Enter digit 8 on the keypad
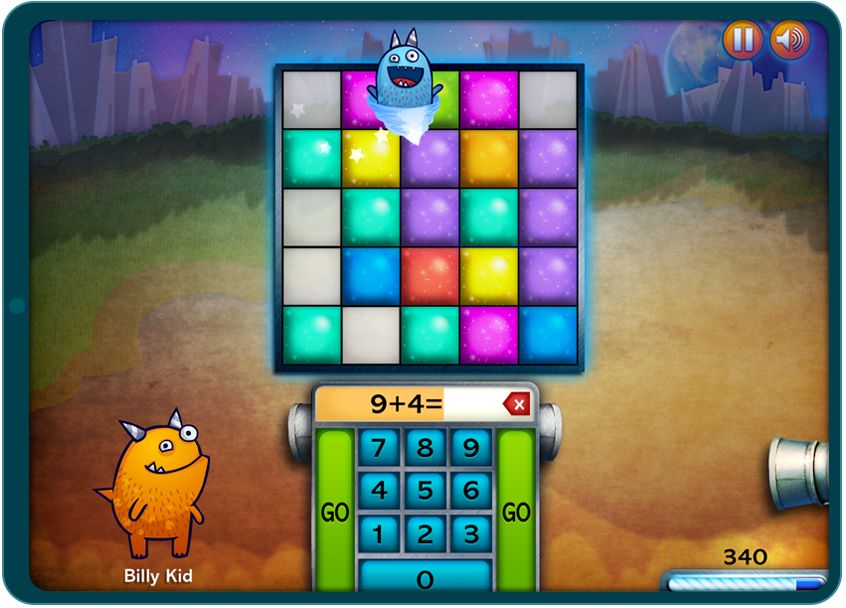 tap(425, 447)
